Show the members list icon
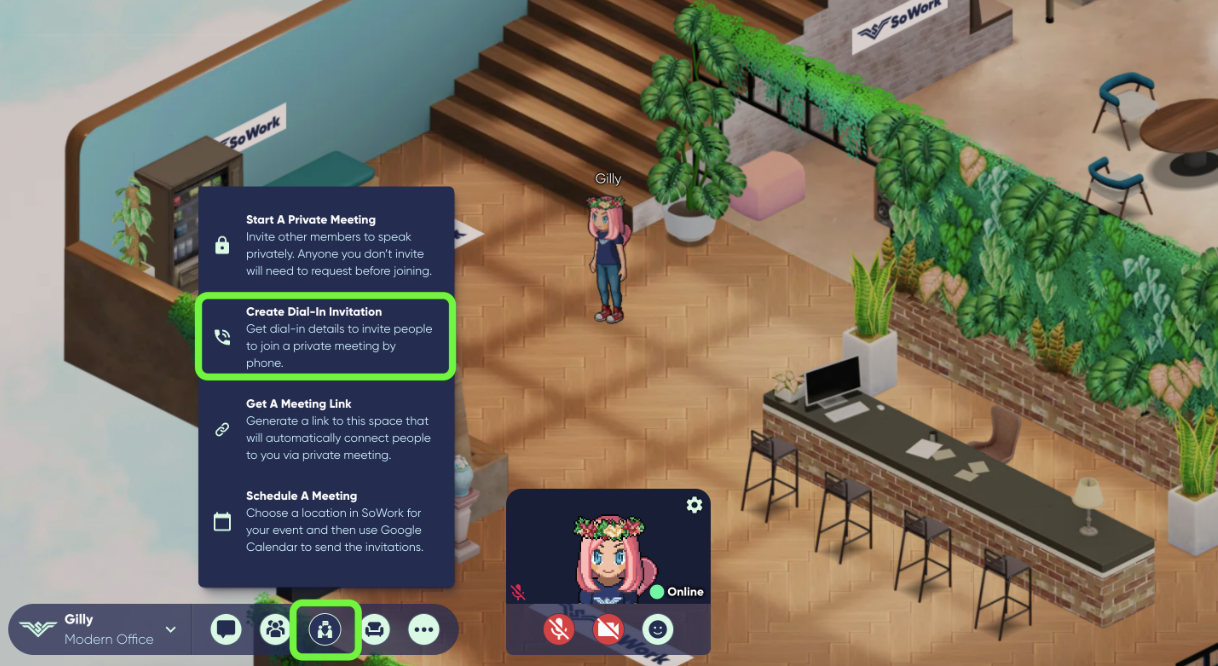 pyautogui.click(x=275, y=629)
